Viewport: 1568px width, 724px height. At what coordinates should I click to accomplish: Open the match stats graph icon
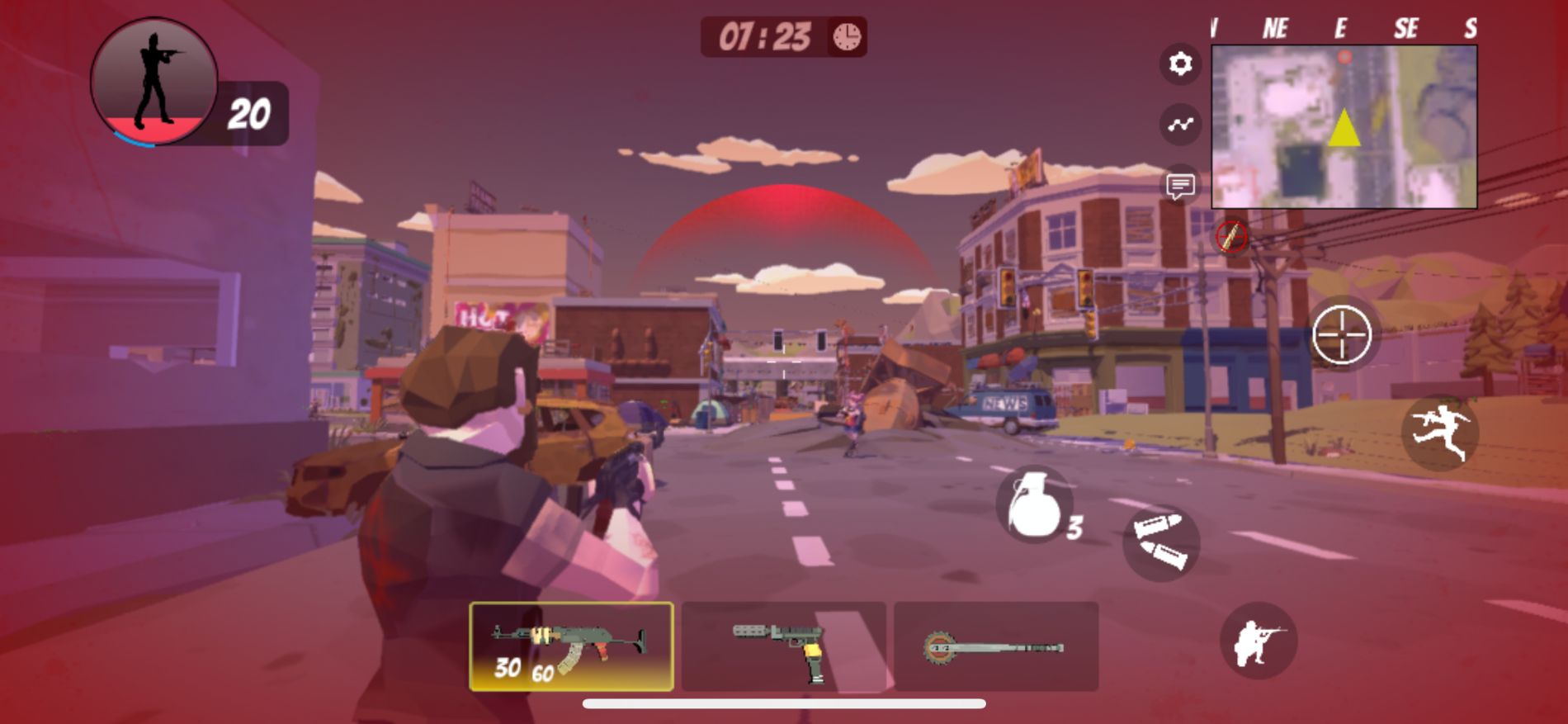point(1180,124)
